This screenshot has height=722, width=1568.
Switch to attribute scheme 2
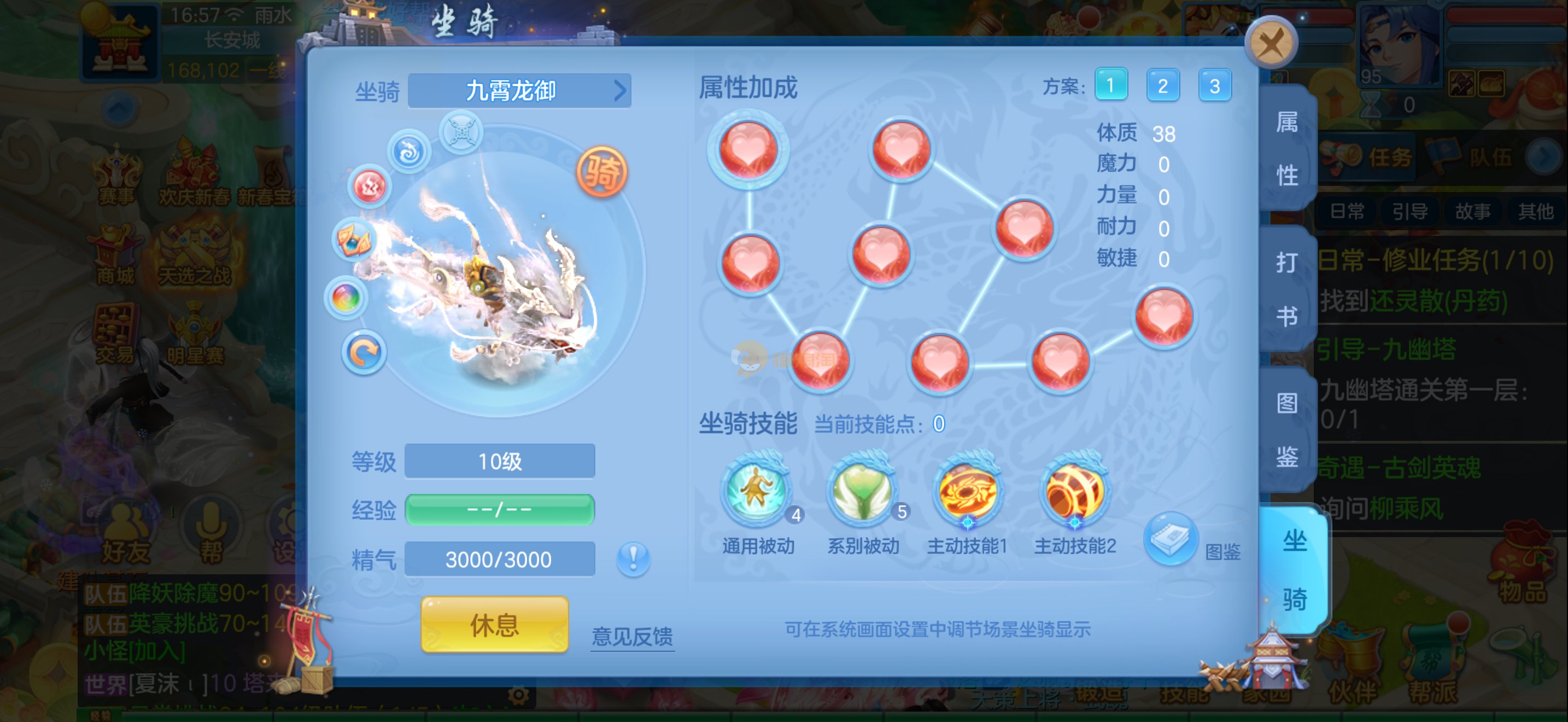[1162, 85]
